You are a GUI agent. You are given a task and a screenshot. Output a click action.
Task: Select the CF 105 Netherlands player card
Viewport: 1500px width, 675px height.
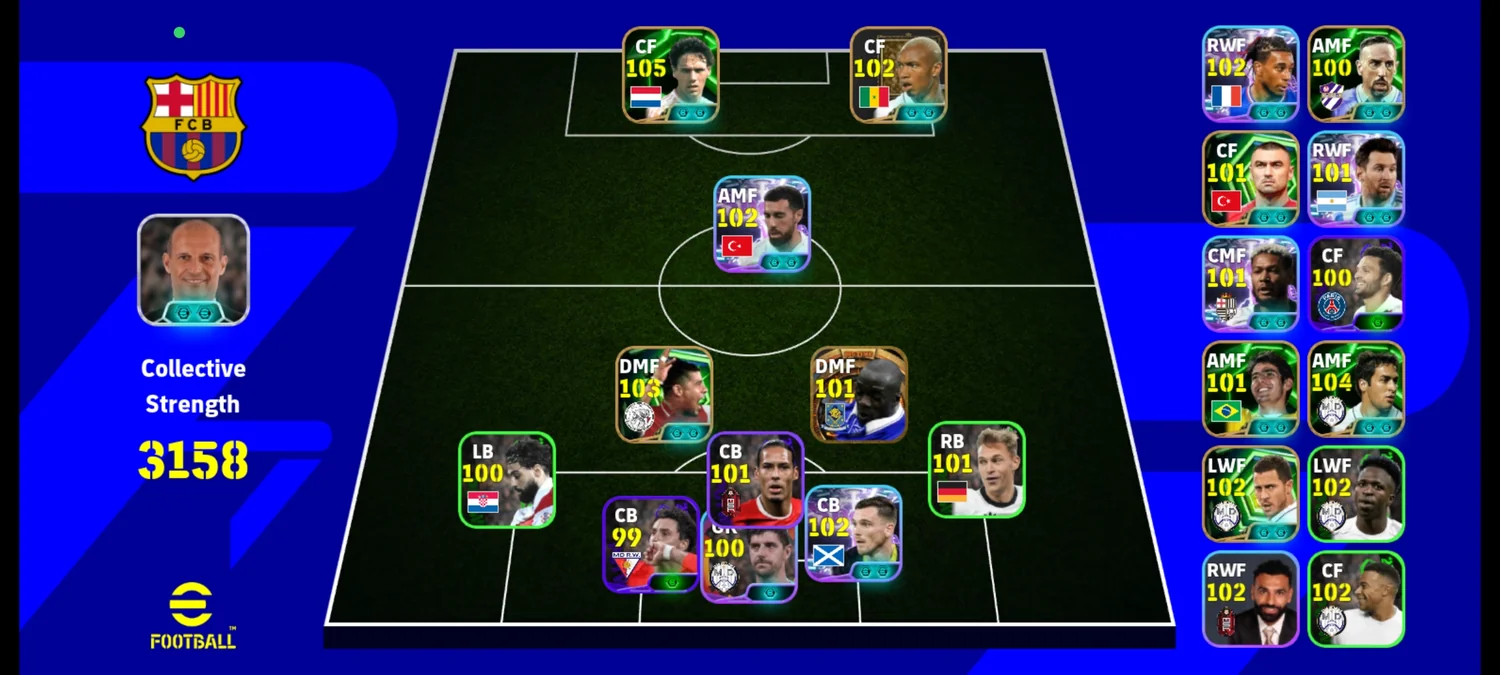pyautogui.click(x=670, y=75)
